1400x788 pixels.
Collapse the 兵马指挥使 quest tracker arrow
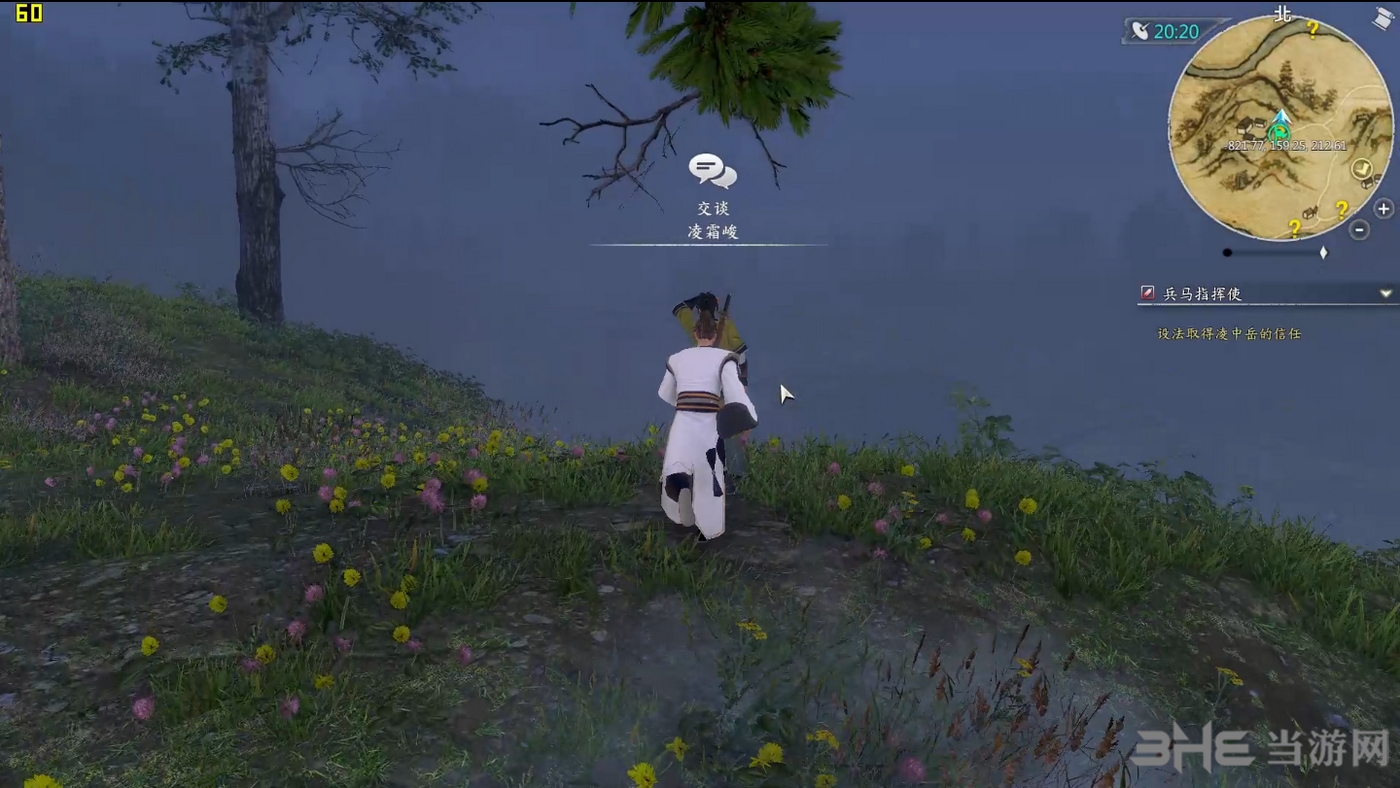click(x=1386, y=294)
